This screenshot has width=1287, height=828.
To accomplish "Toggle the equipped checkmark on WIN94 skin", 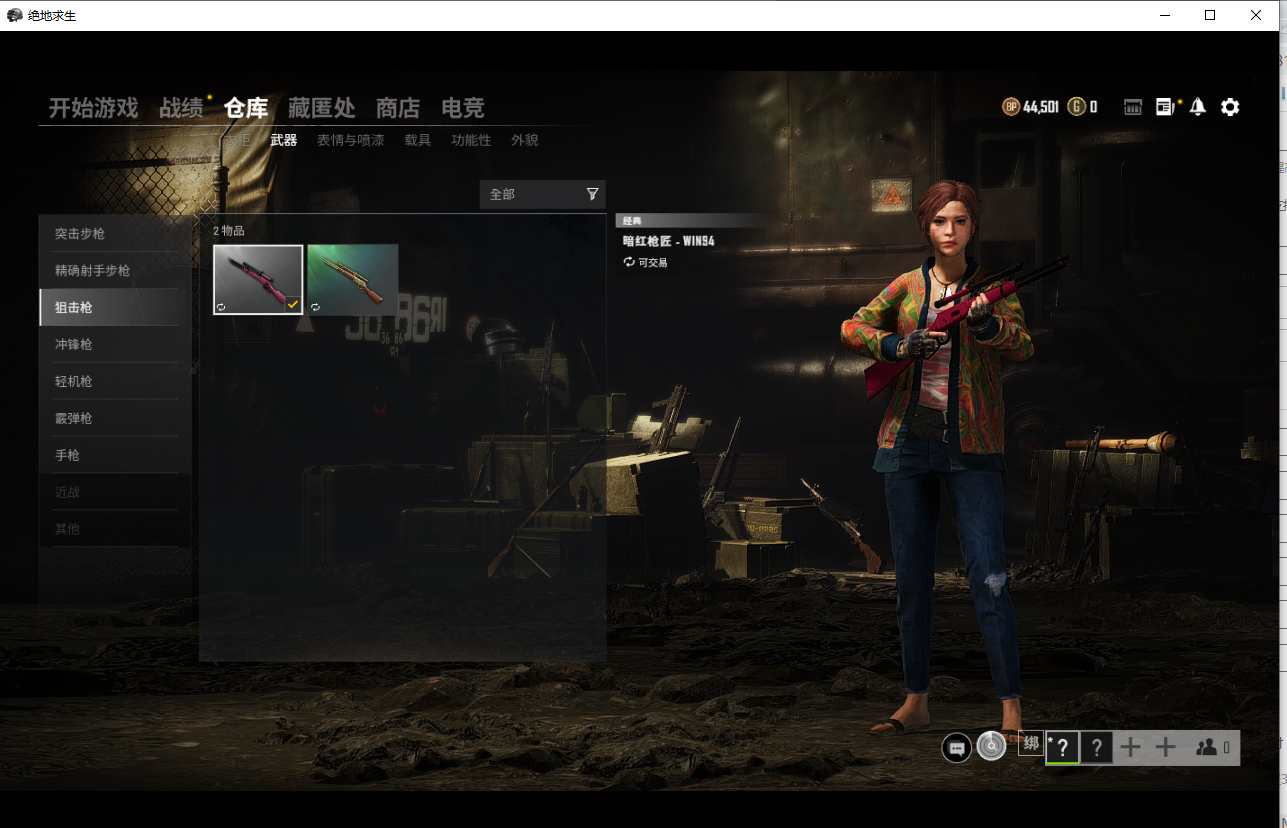I will coord(293,305).
